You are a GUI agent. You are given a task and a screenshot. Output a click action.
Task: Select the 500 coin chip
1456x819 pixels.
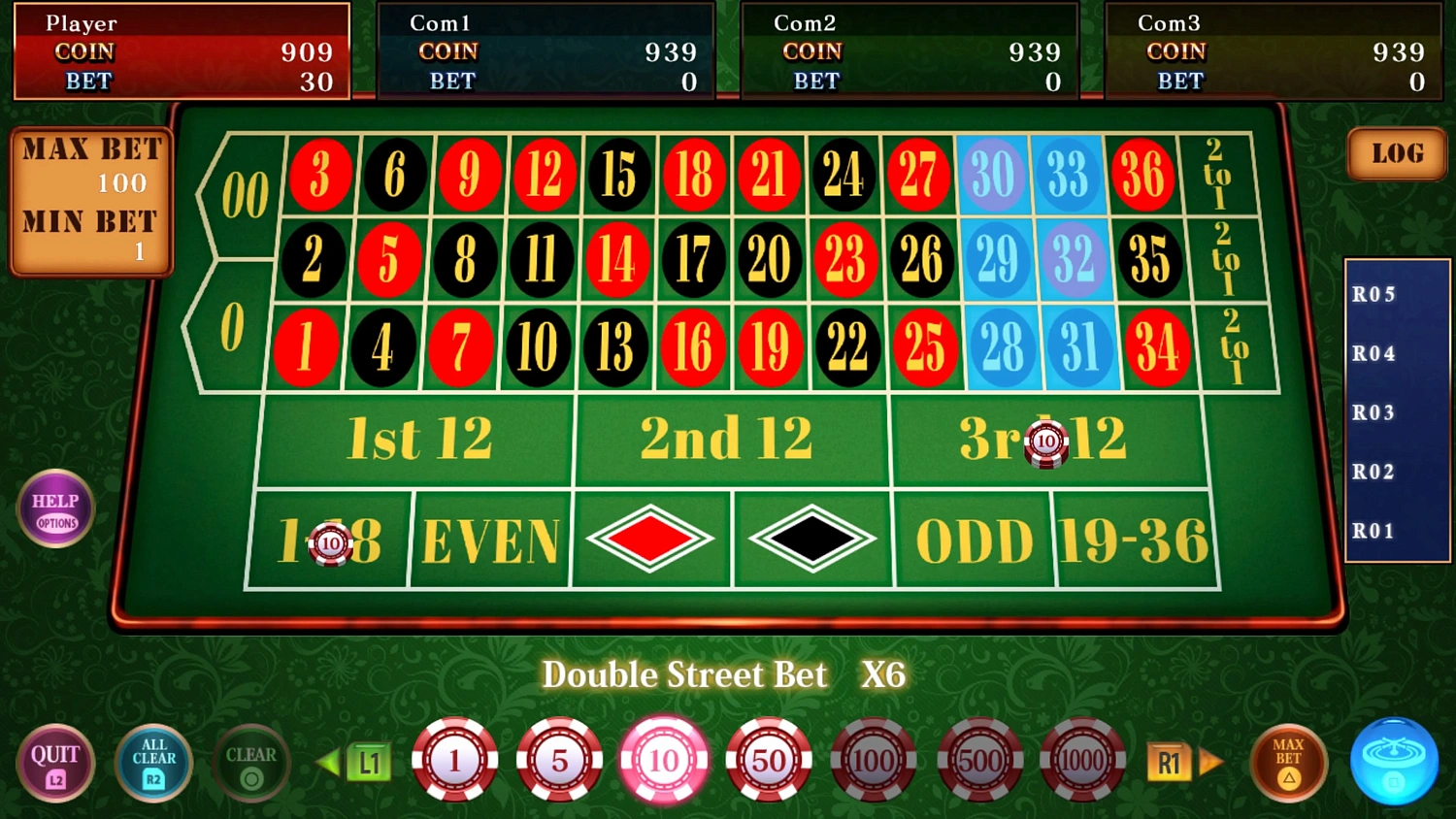tap(978, 761)
